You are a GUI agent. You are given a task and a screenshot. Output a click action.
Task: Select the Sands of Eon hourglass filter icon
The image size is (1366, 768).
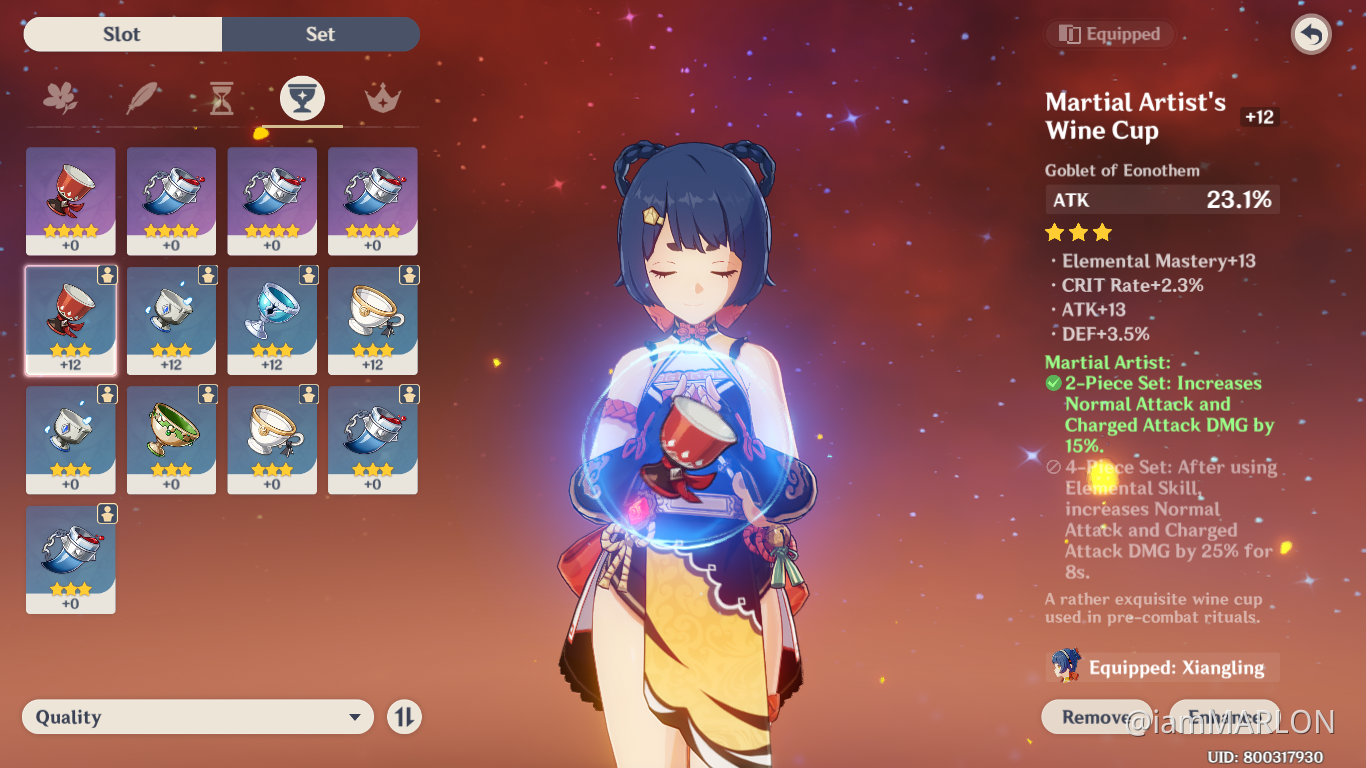click(x=222, y=98)
